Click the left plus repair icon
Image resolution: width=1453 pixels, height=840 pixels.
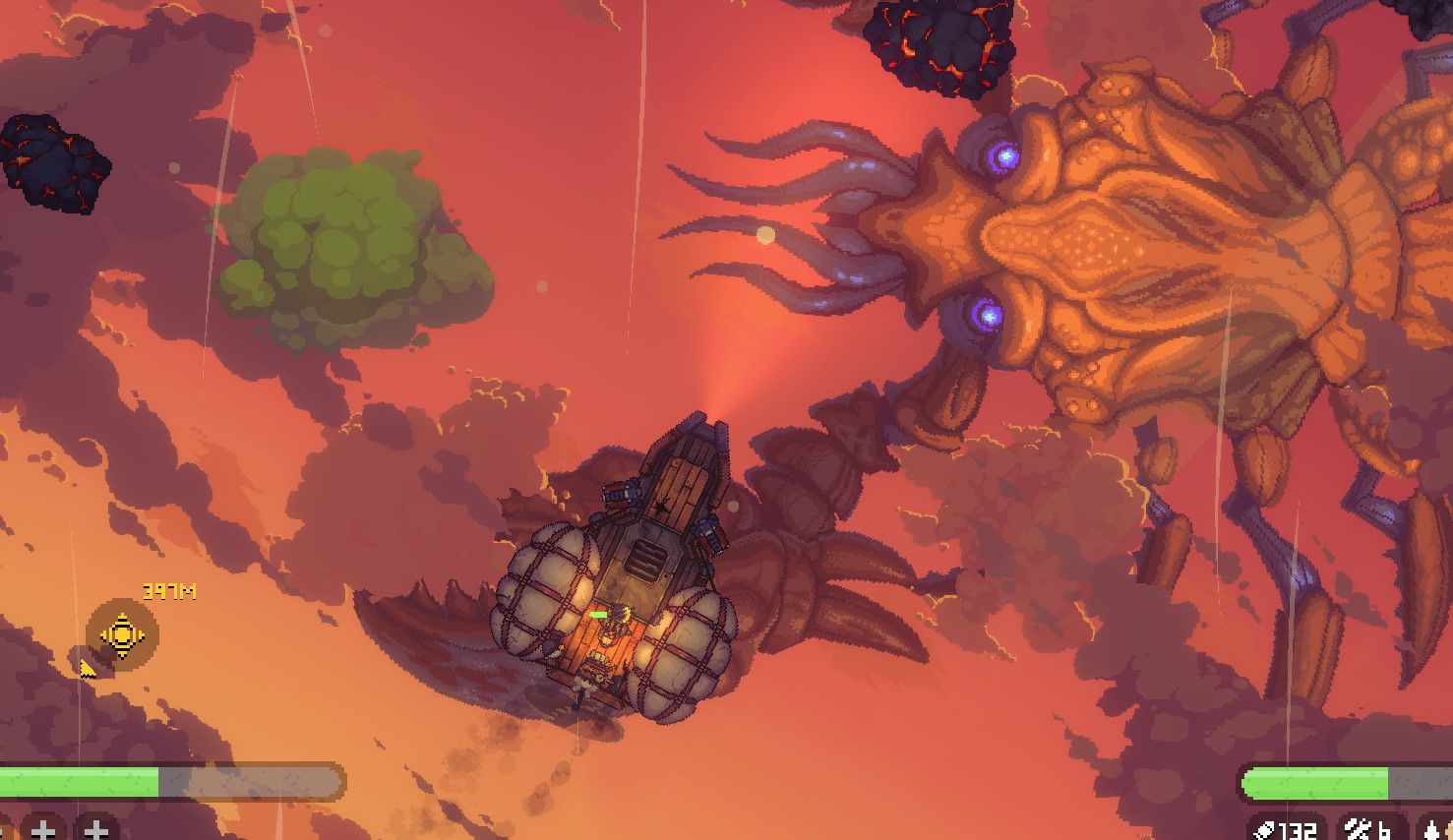tap(43, 831)
